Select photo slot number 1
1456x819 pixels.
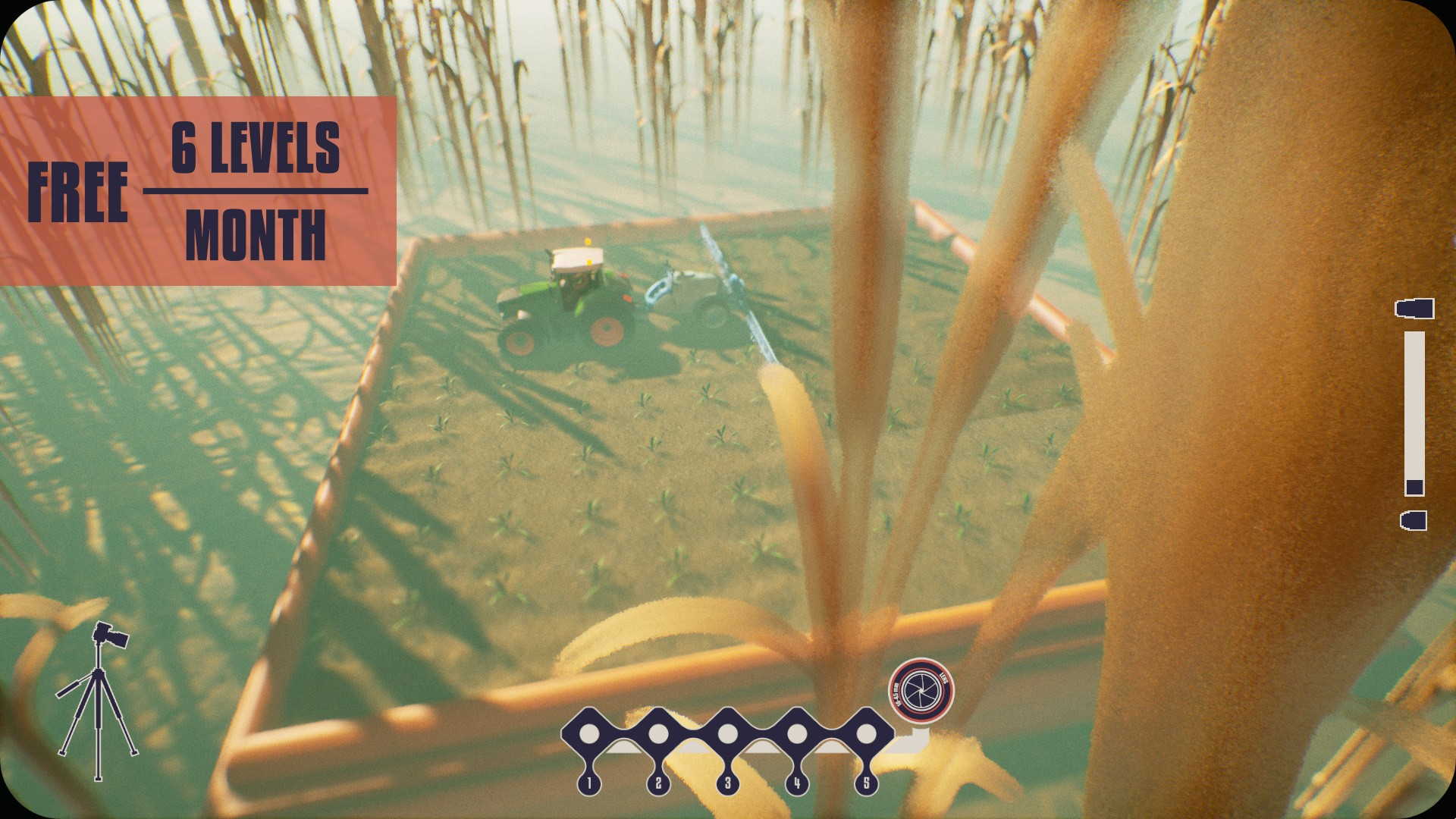589,734
